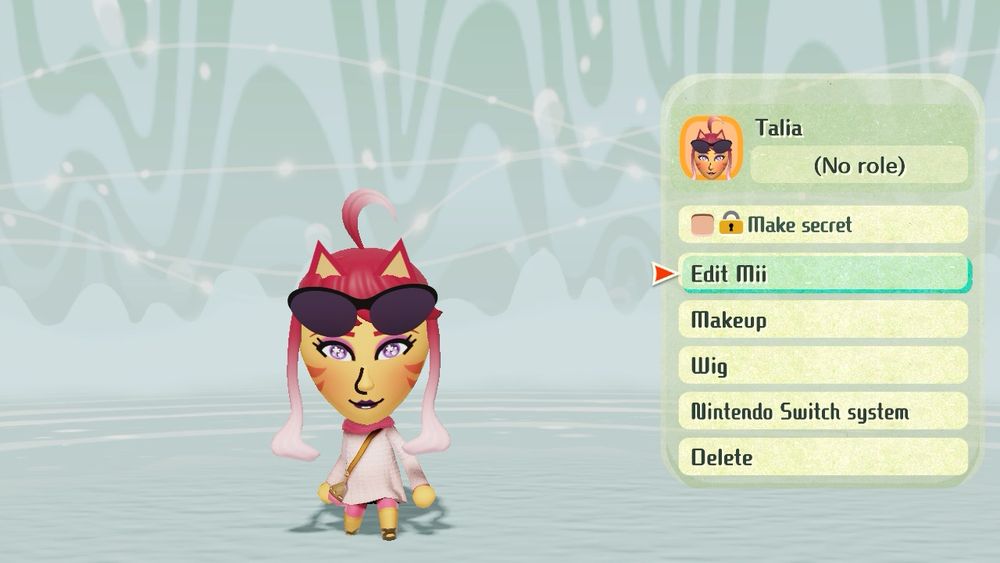The width and height of the screenshot is (1000, 563).
Task: Open the Makeup menu entry
Action: pos(823,320)
